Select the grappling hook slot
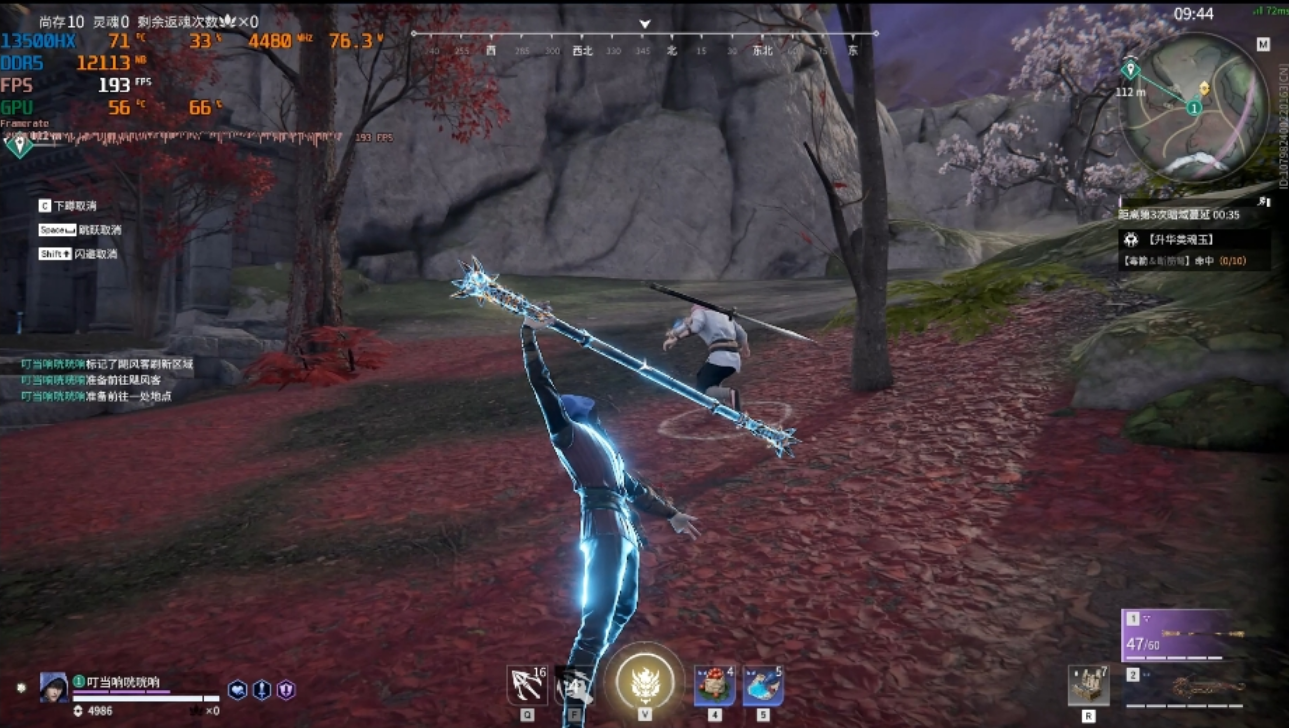The height and width of the screenshot is (728, 1289). (526, 686)
